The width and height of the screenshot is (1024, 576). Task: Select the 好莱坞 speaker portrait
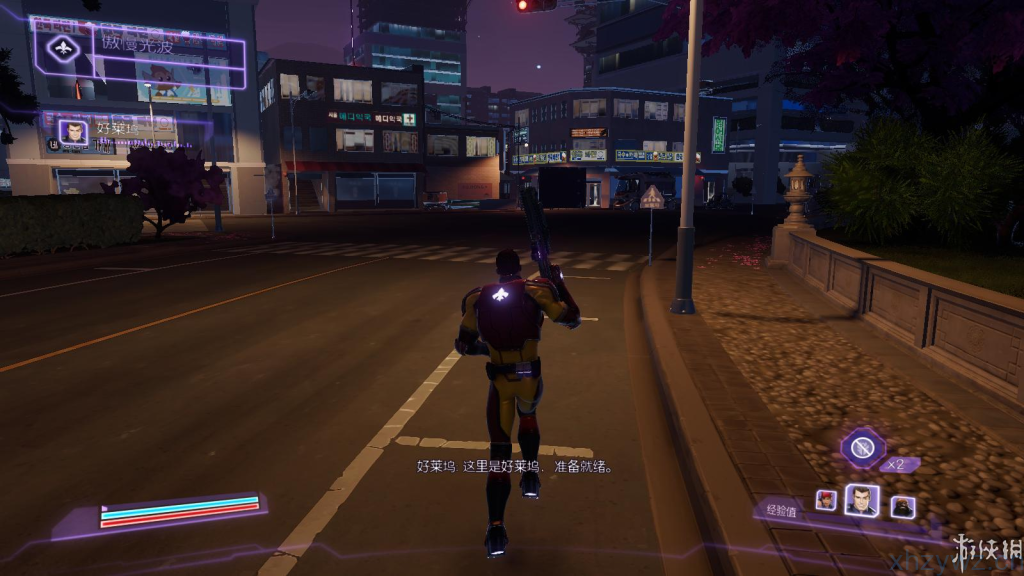click(x=72, y=133)
